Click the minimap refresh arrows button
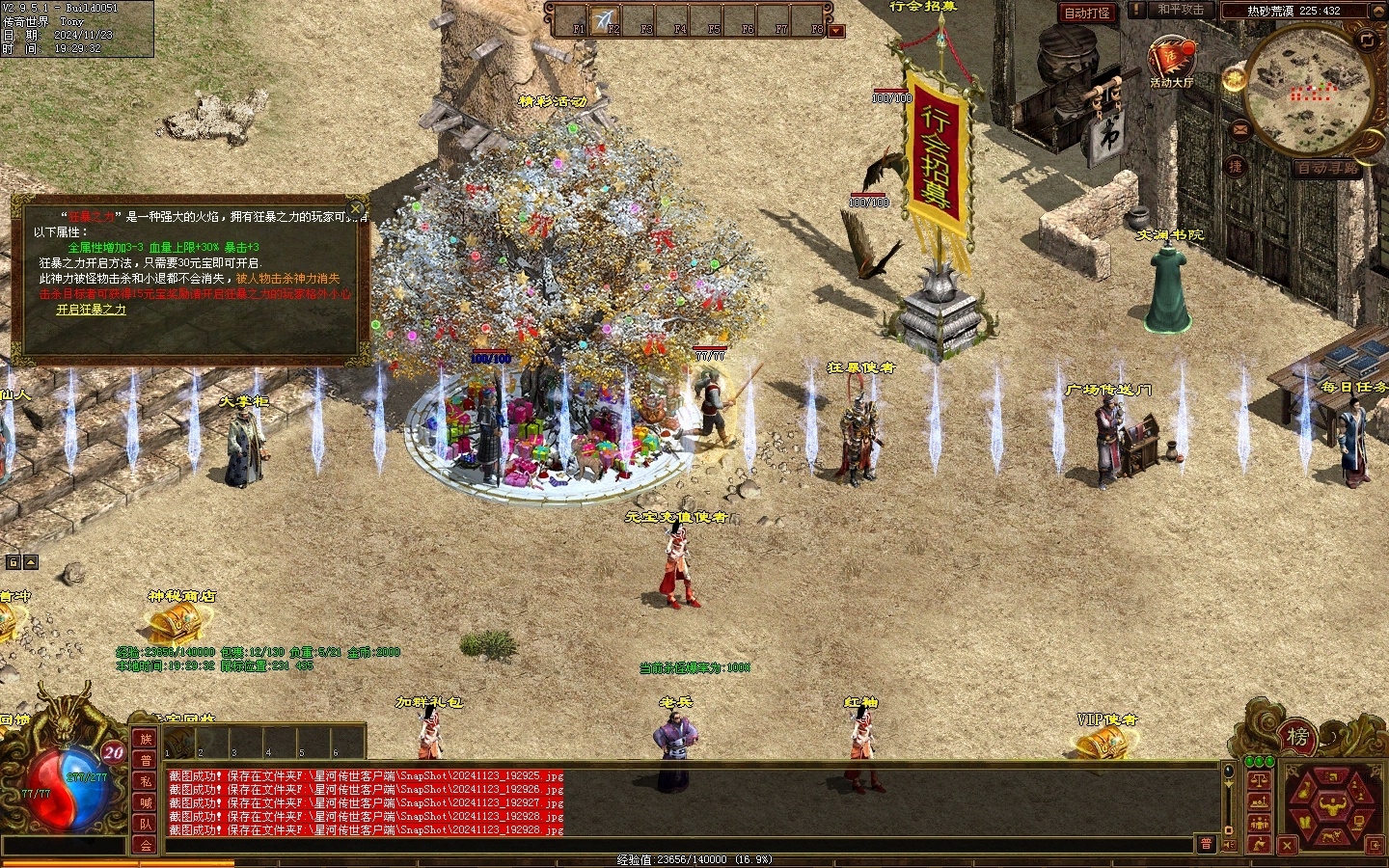Viewport: 1389px width, 868px height. pos(1367,40)
